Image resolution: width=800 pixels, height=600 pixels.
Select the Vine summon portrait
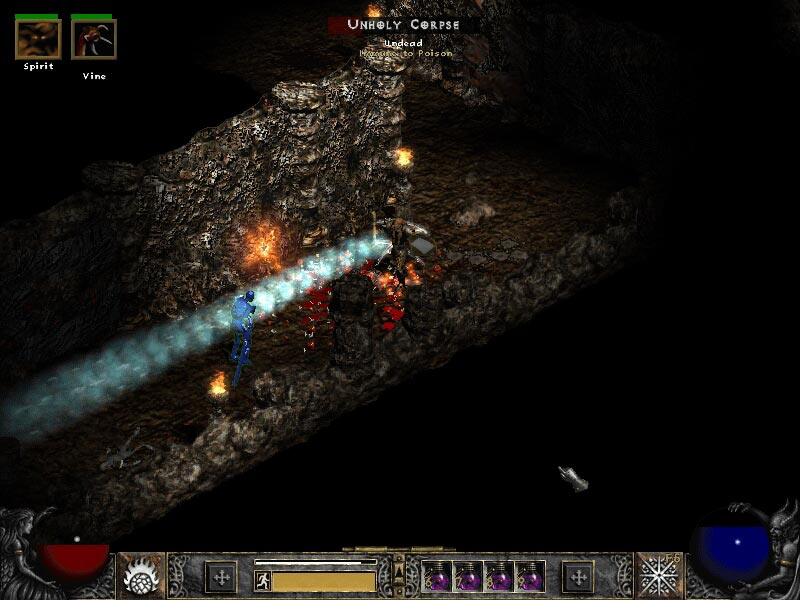tap(94, 39)
